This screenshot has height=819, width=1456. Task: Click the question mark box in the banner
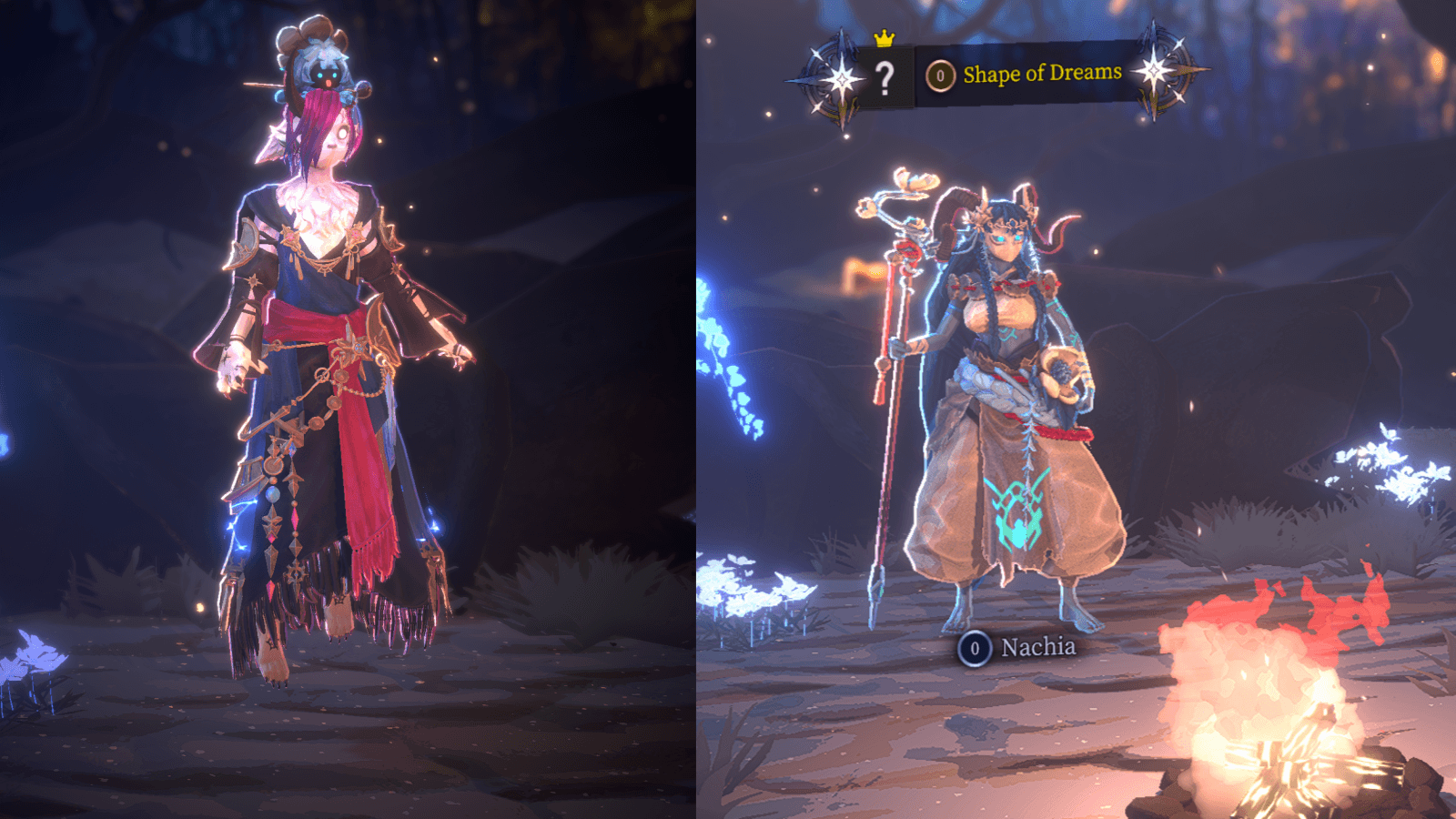point(885,78)
